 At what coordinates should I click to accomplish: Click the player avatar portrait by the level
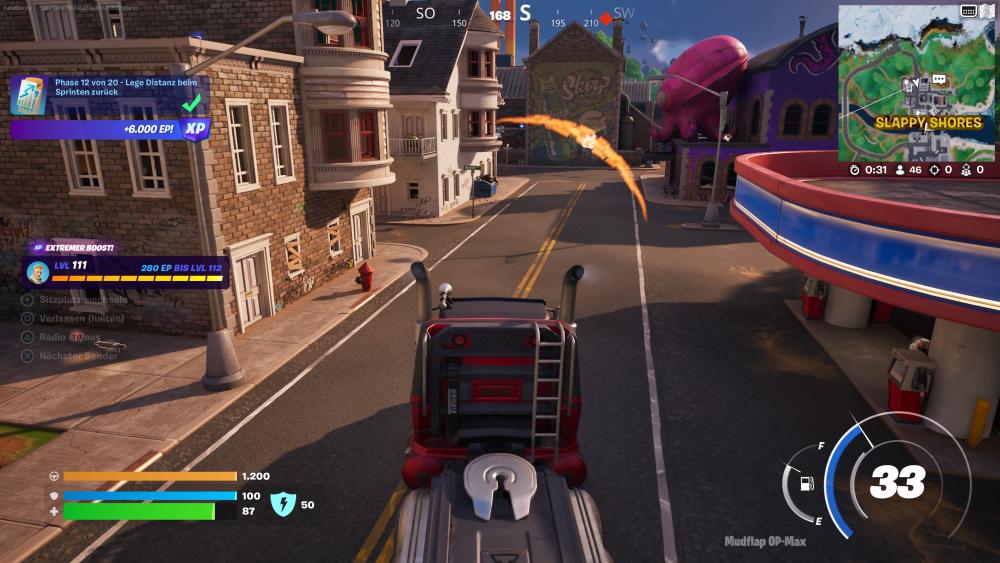click(x=39, y=272)
